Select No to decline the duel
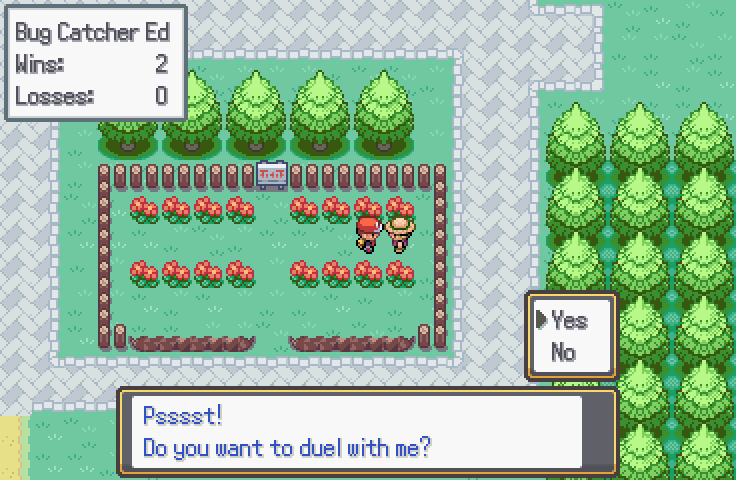The height and width of the screenshot is (480, 736). pos(563,352)
